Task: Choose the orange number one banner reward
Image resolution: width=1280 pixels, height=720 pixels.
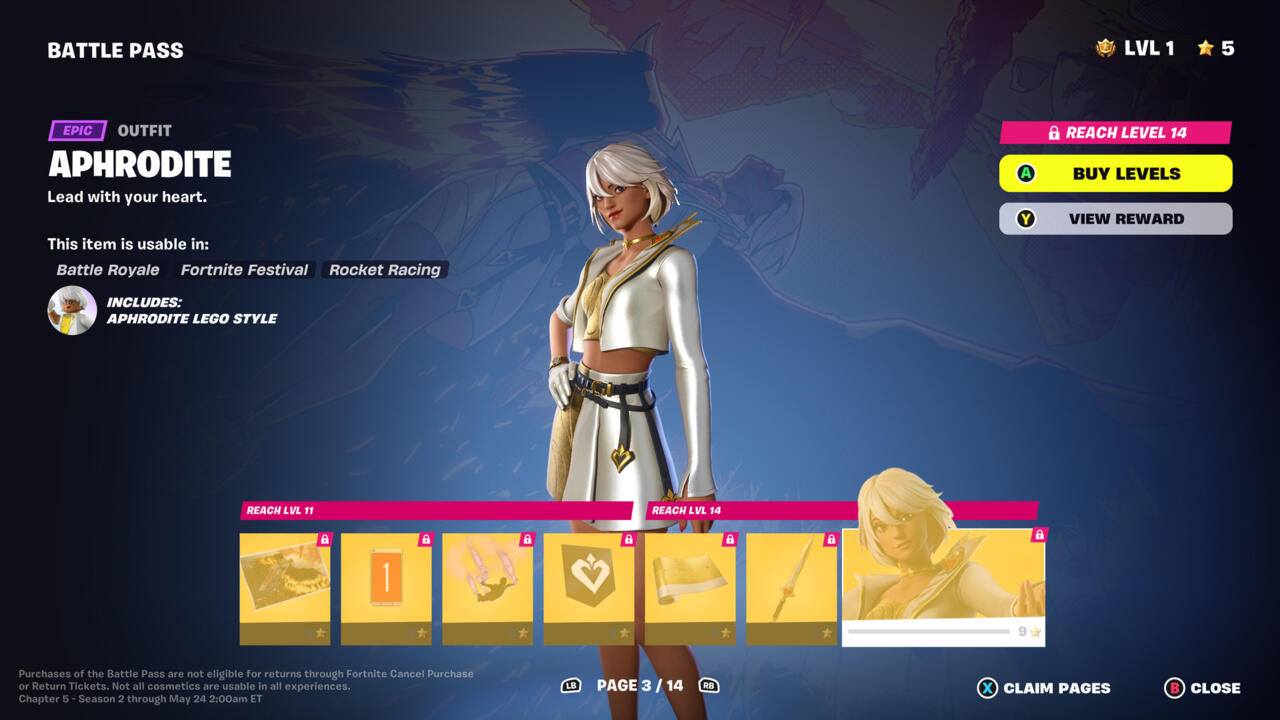Action: [x=386, y=588]
